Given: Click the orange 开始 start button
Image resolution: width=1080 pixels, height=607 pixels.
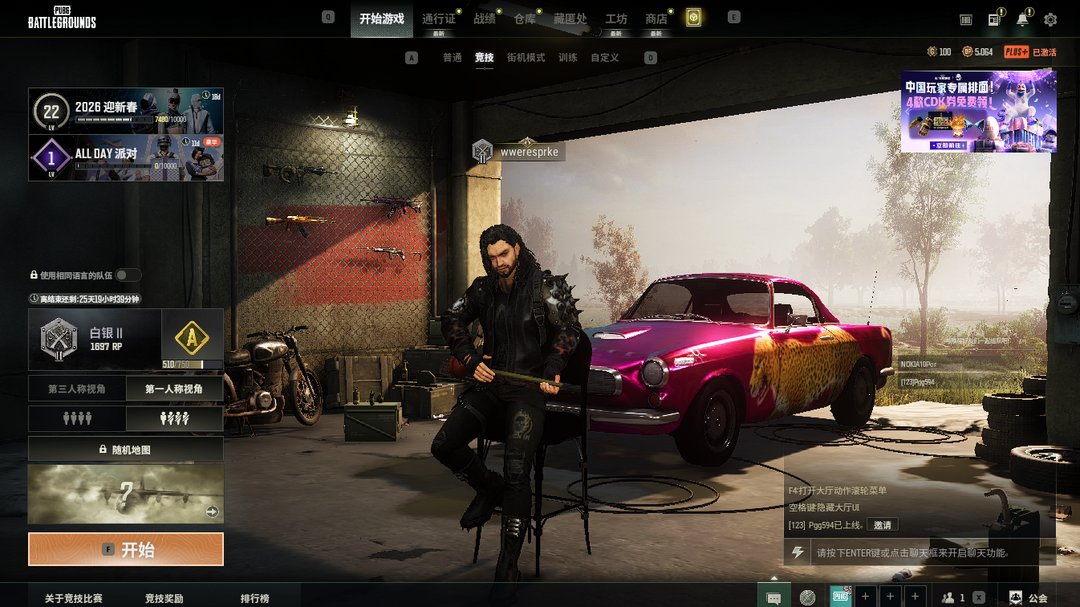Looking at the screenshot, I should pyautogui.click(x=126, y=549).
